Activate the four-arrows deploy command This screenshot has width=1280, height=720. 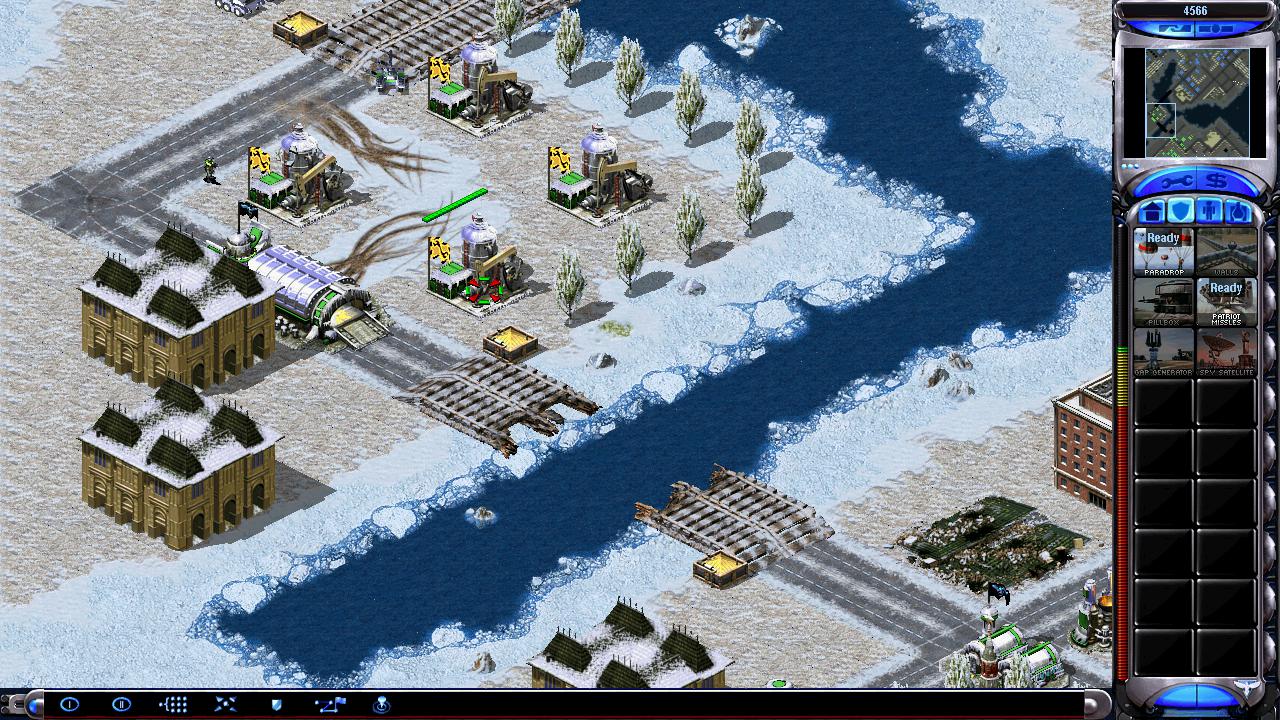pos(225,705)
